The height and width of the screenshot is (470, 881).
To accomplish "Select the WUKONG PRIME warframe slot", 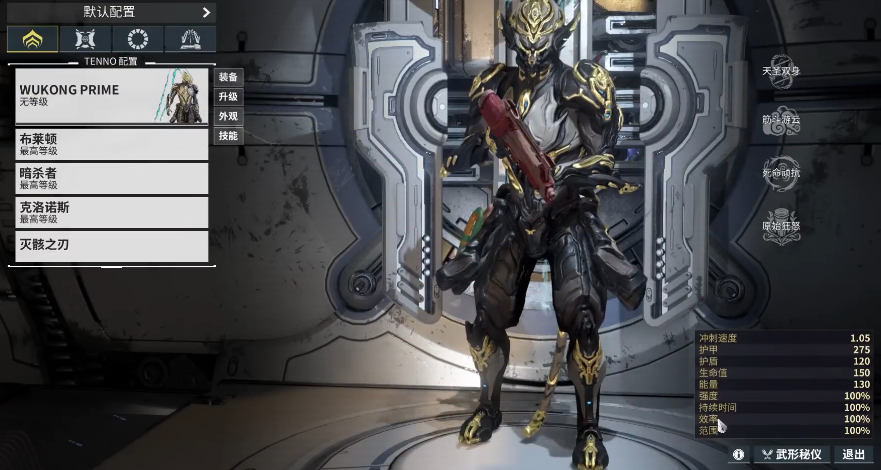I will click(111, 96).
